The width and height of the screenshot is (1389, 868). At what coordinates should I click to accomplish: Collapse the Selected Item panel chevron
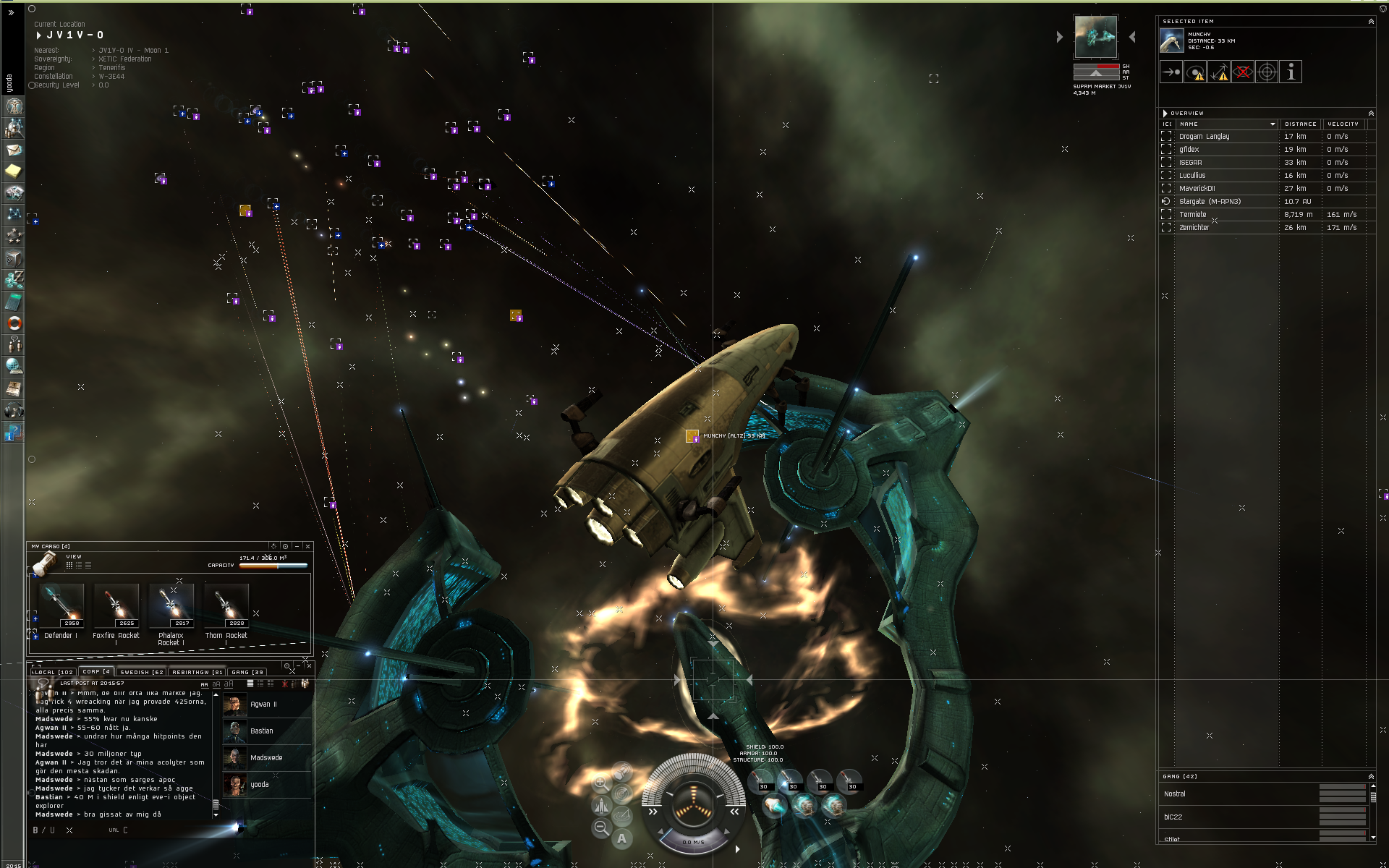pyautogui.click(x=1372, y=21)
